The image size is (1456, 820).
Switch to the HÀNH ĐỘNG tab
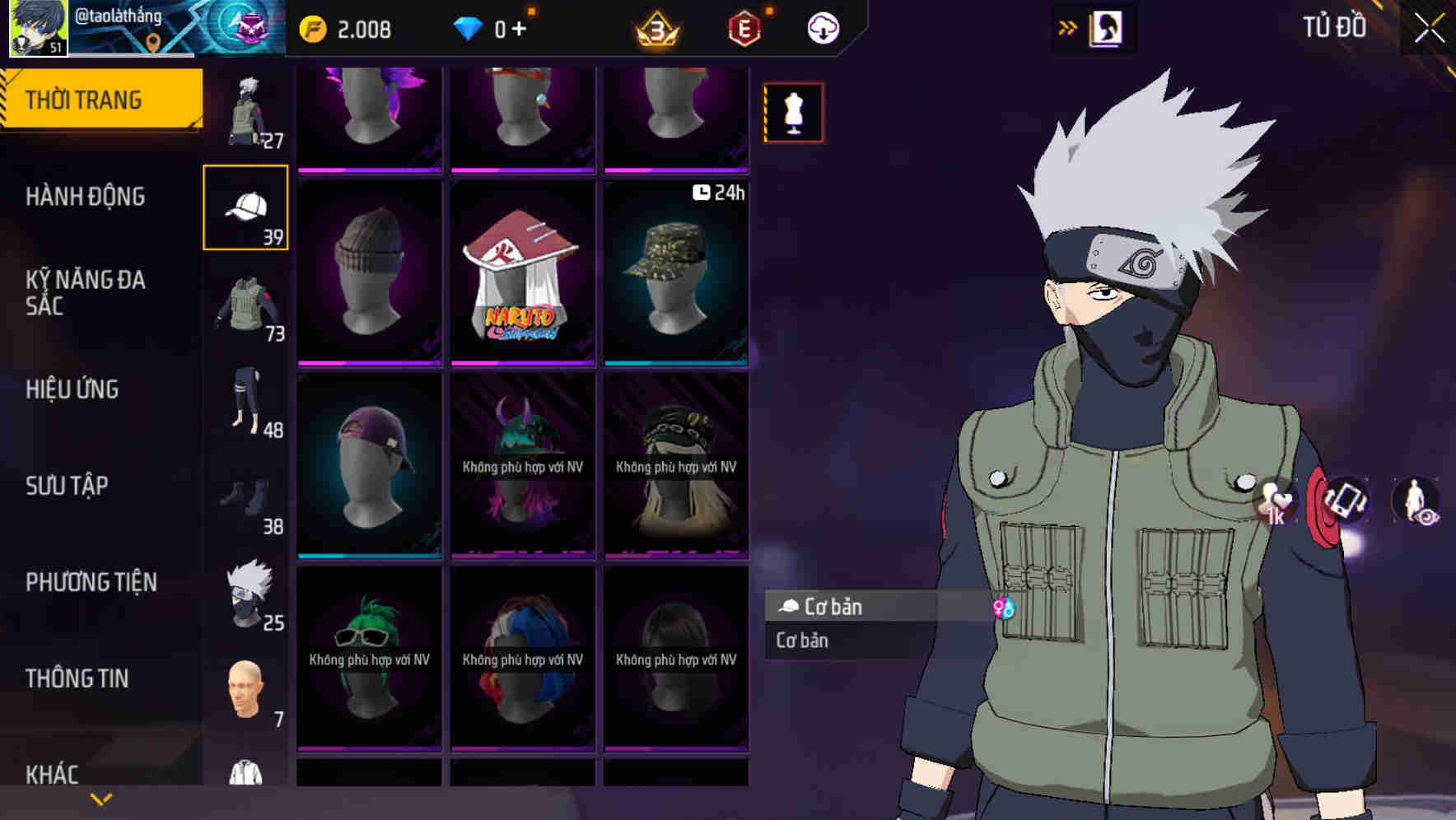pyautogui.click(x=86, y=198)
